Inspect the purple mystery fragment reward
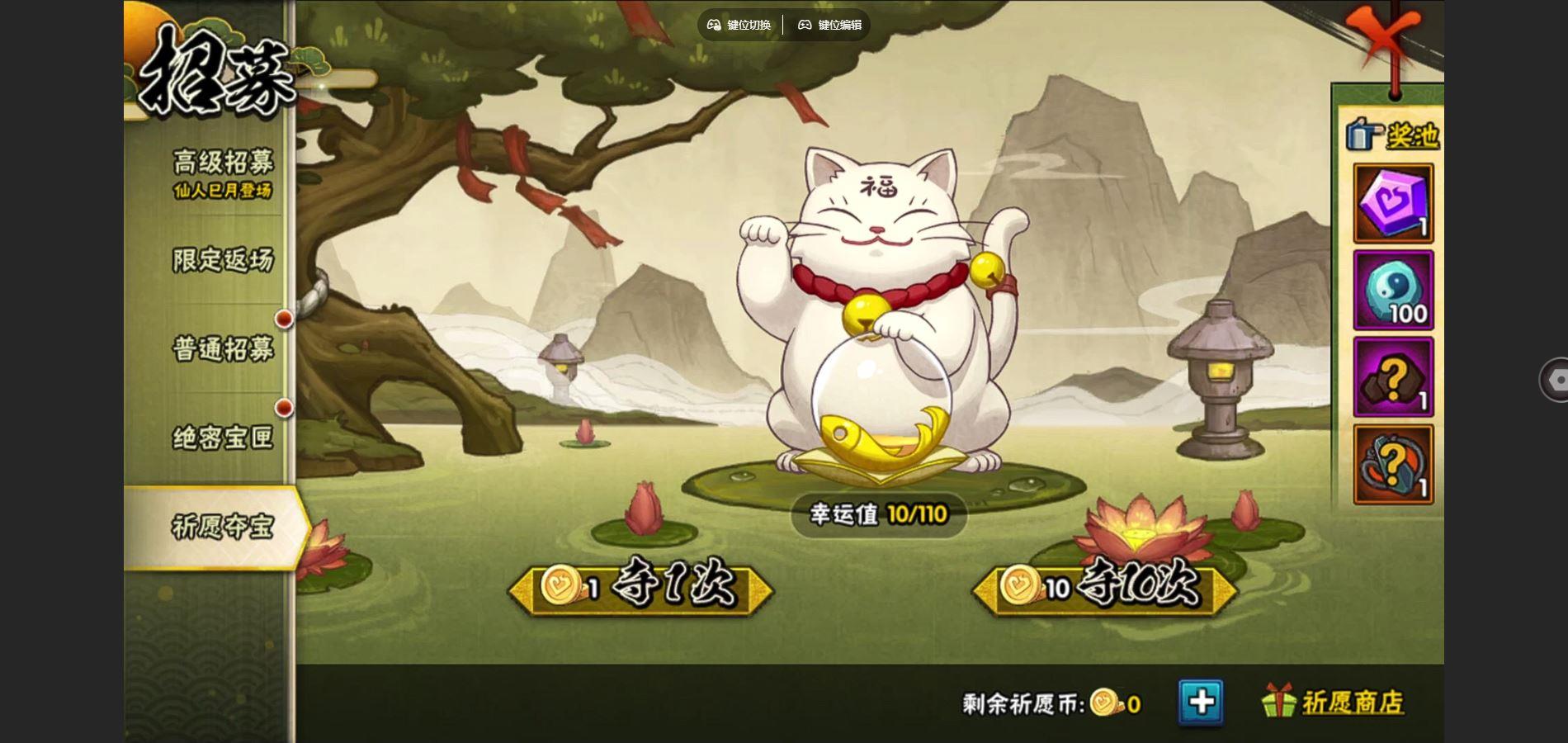1568x743 pixels. pos(1393,377)
